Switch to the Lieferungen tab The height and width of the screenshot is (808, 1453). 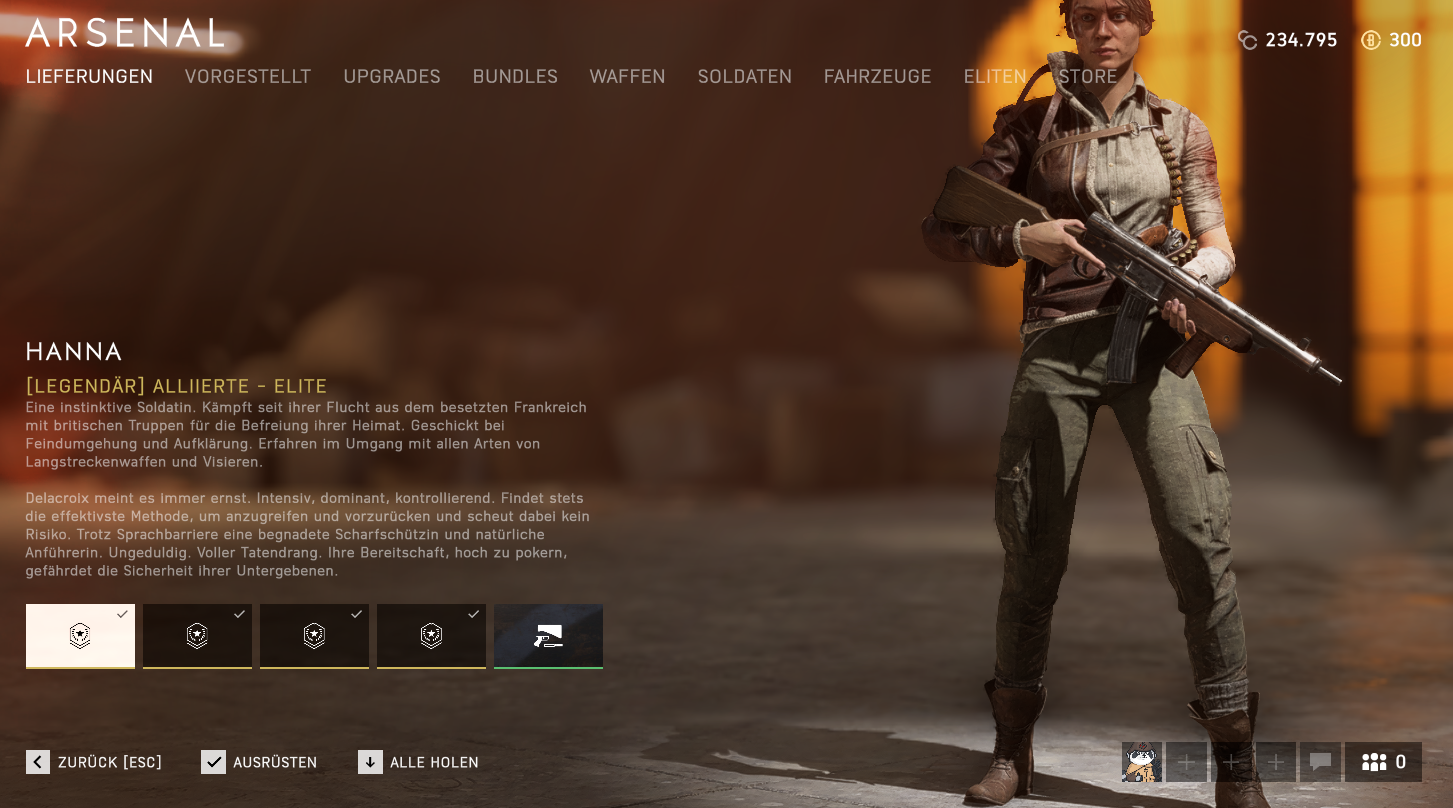(x=89, y=77)
